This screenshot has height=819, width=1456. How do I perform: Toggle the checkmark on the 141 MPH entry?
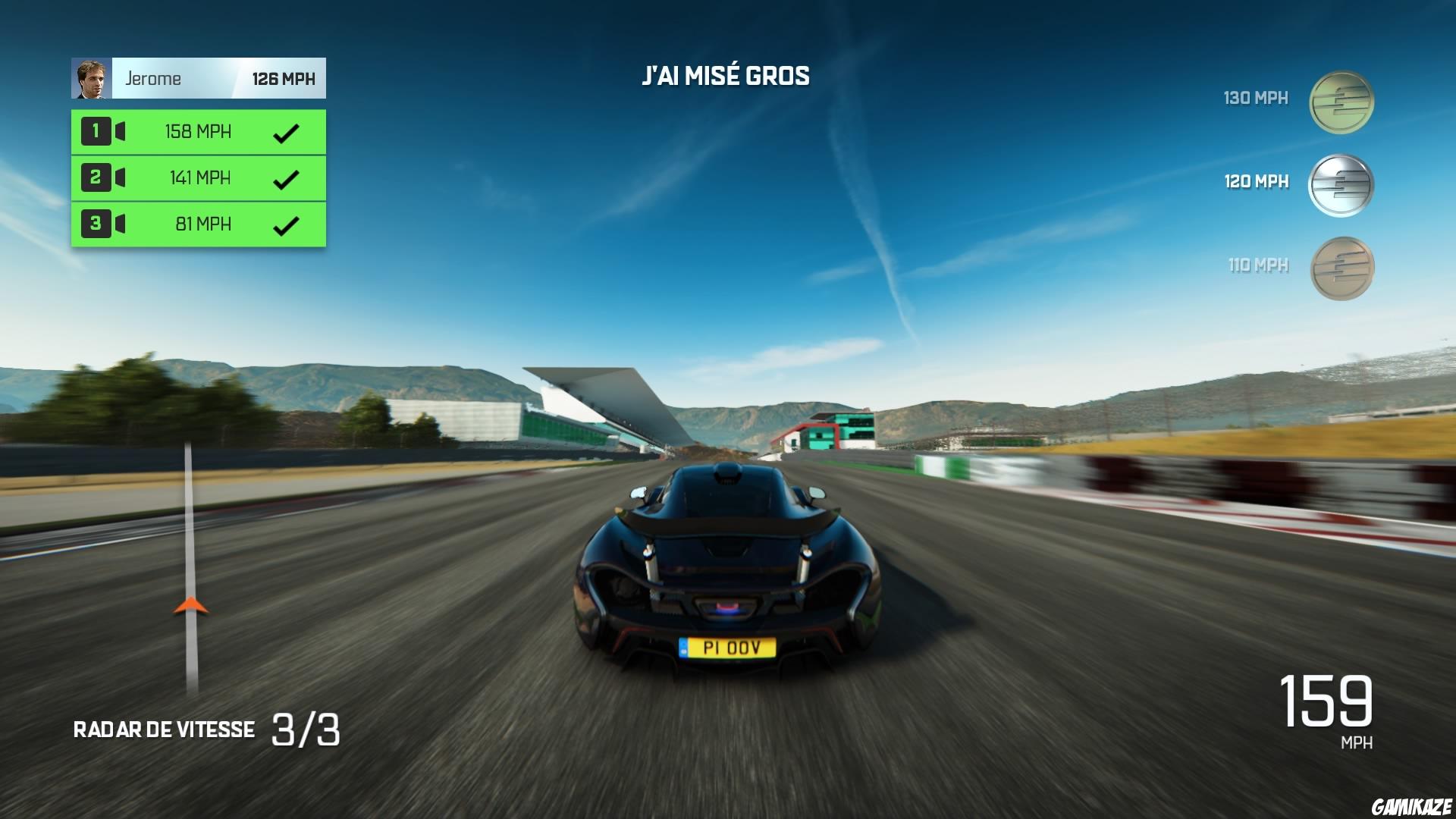[x=286, y=177]
